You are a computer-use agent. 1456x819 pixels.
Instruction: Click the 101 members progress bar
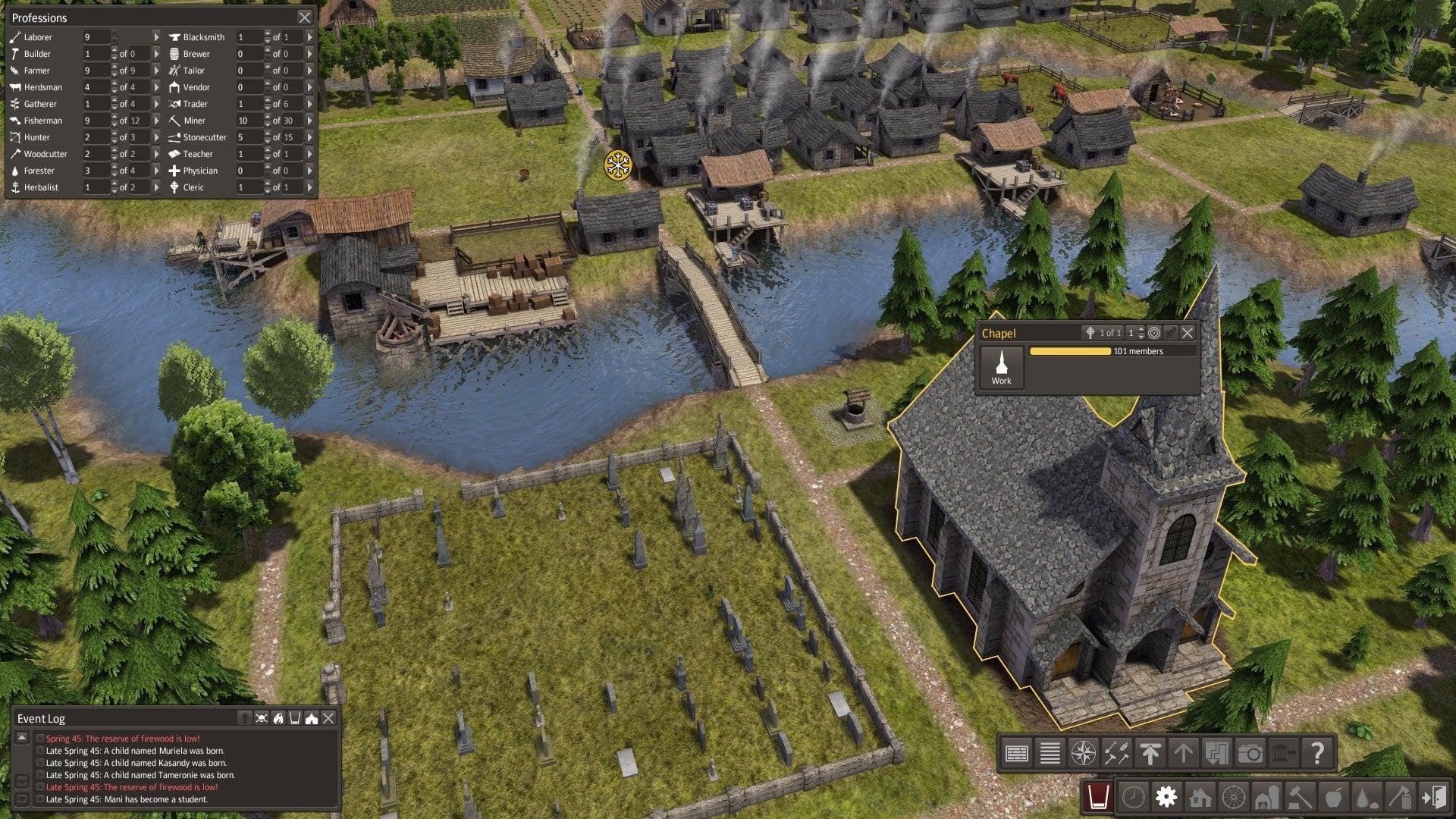coord(1071,351)
